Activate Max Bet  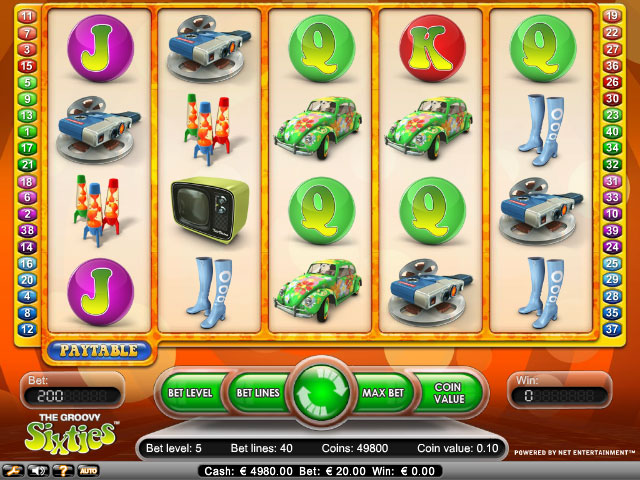[381, 393]
